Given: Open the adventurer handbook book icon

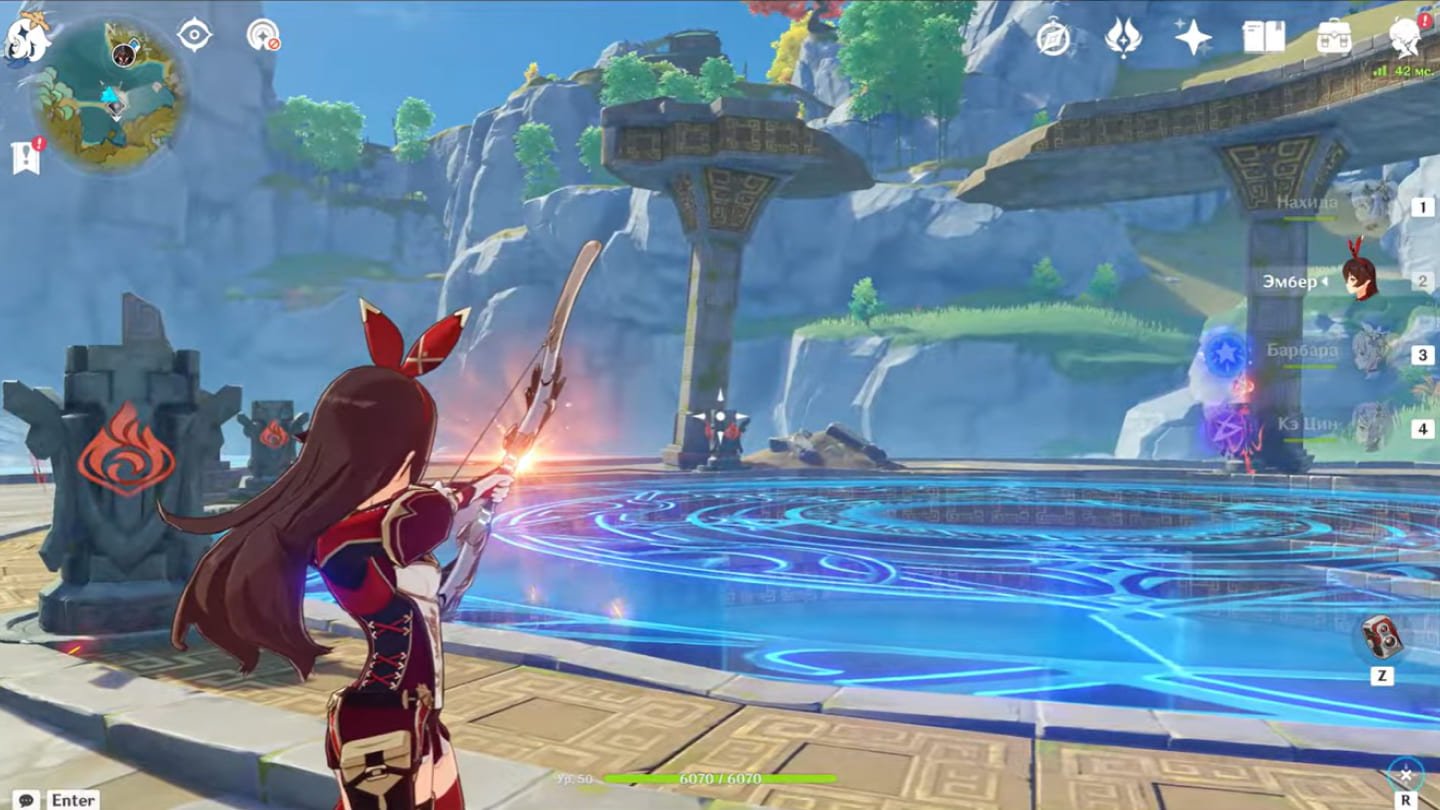Looking at the screenshot, I should click(x=1263, y=38).
